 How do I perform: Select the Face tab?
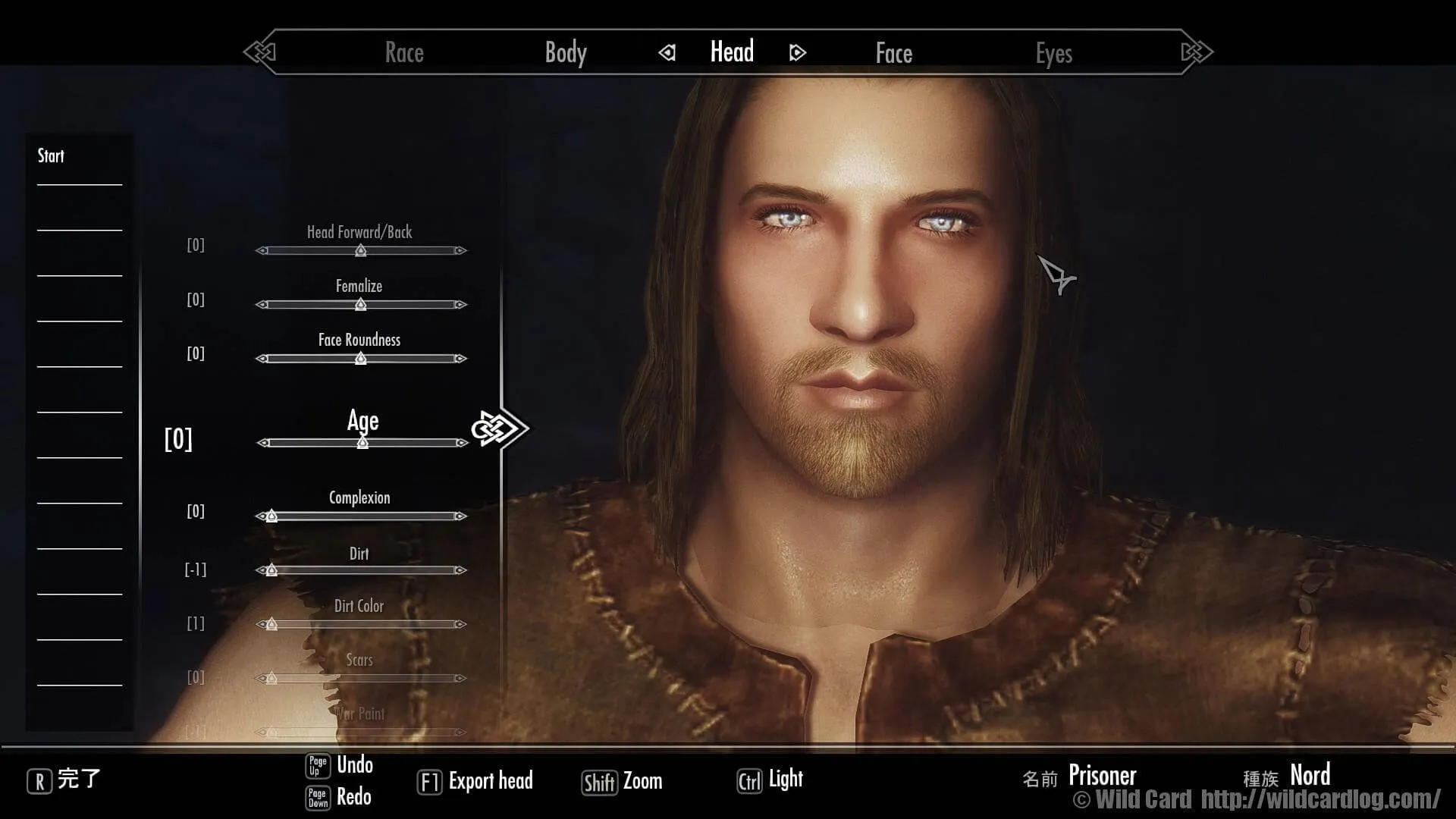(x=893, y=53)
